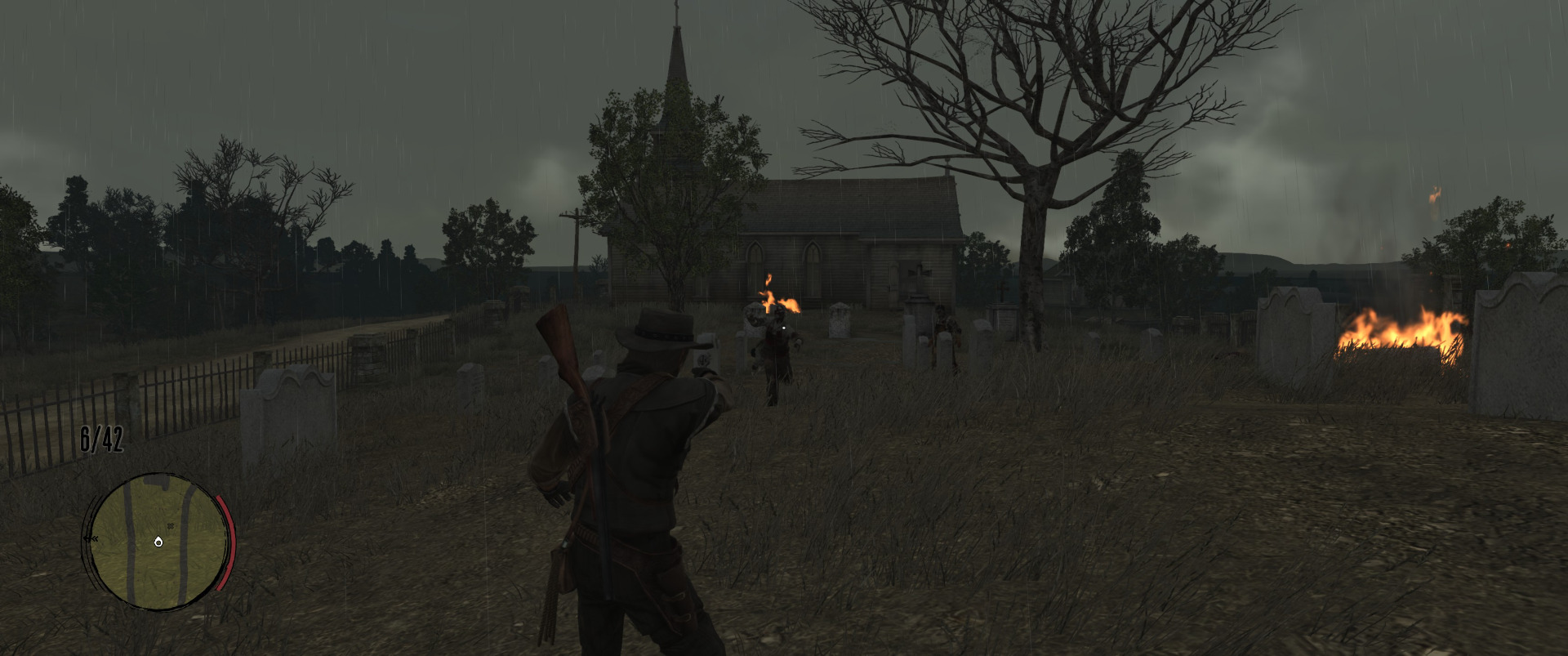Select the player position marker on minimap
Image resolution: width=1568 pixels, height=656 pixels.
tap(158, 542)
